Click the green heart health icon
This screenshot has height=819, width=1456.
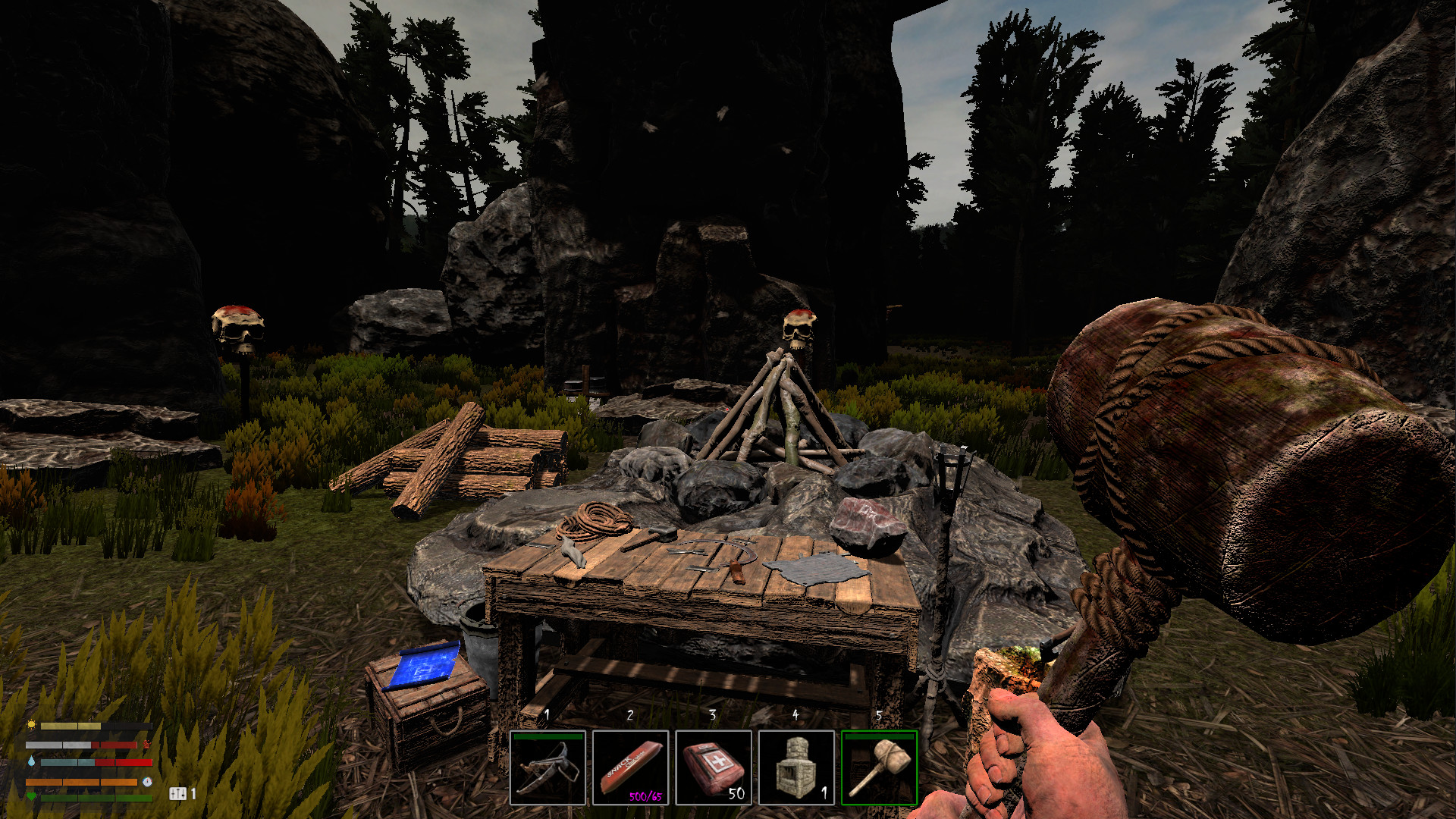point(32,796)
